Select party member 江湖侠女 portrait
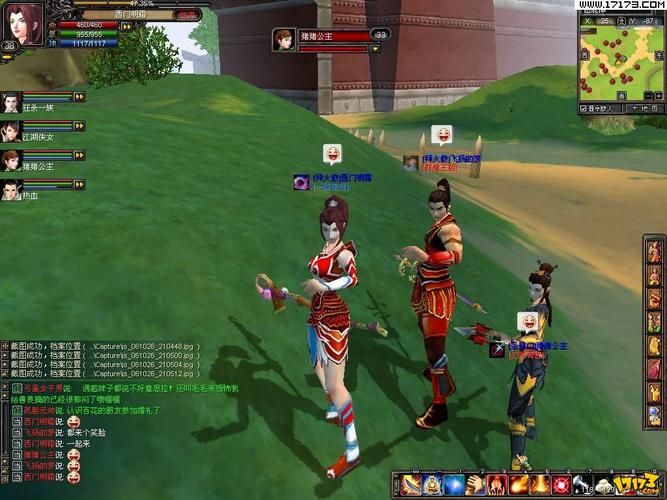 click(x=11, y=131)
